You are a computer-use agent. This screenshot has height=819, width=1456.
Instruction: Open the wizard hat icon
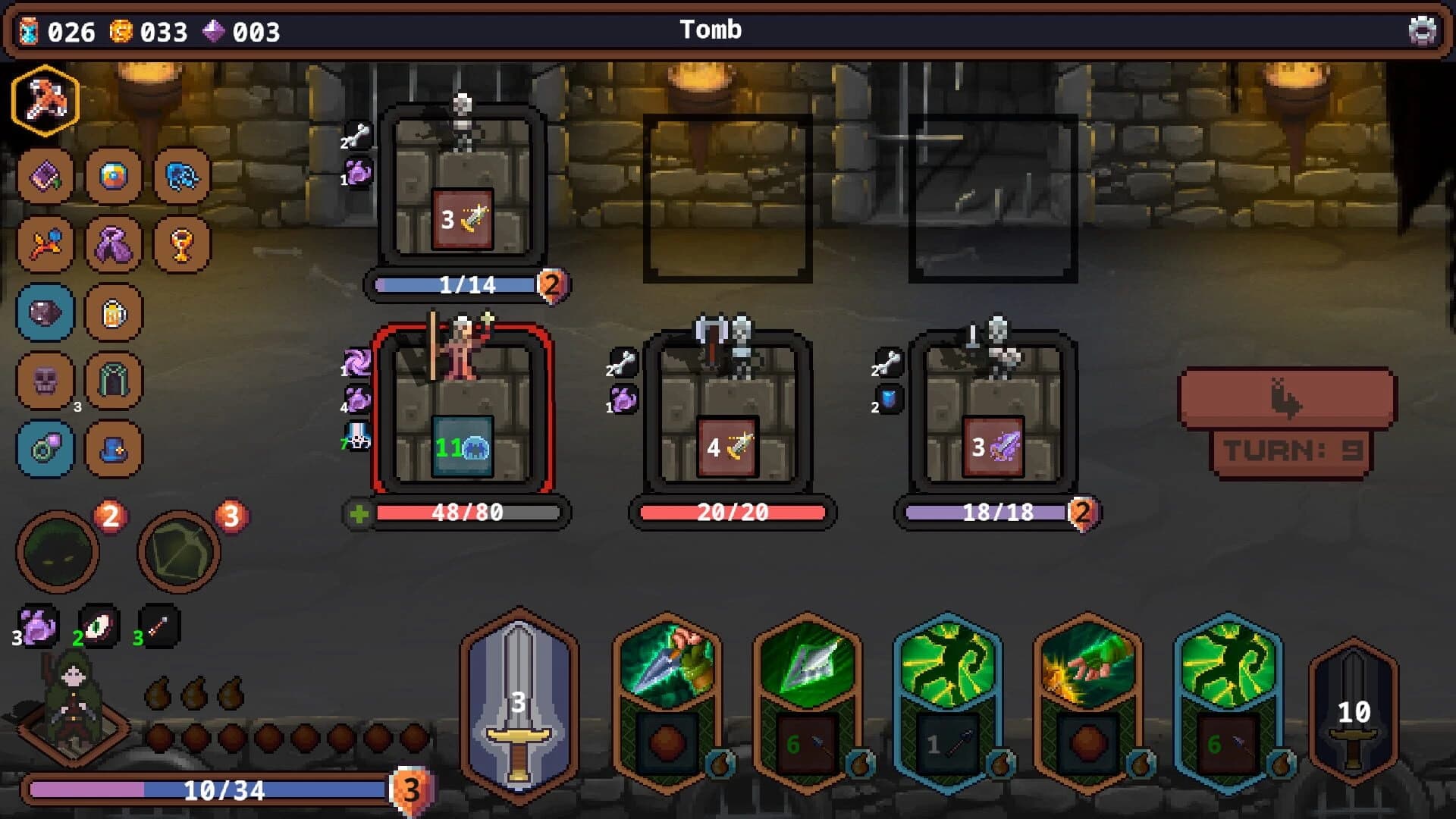point(115,449)
